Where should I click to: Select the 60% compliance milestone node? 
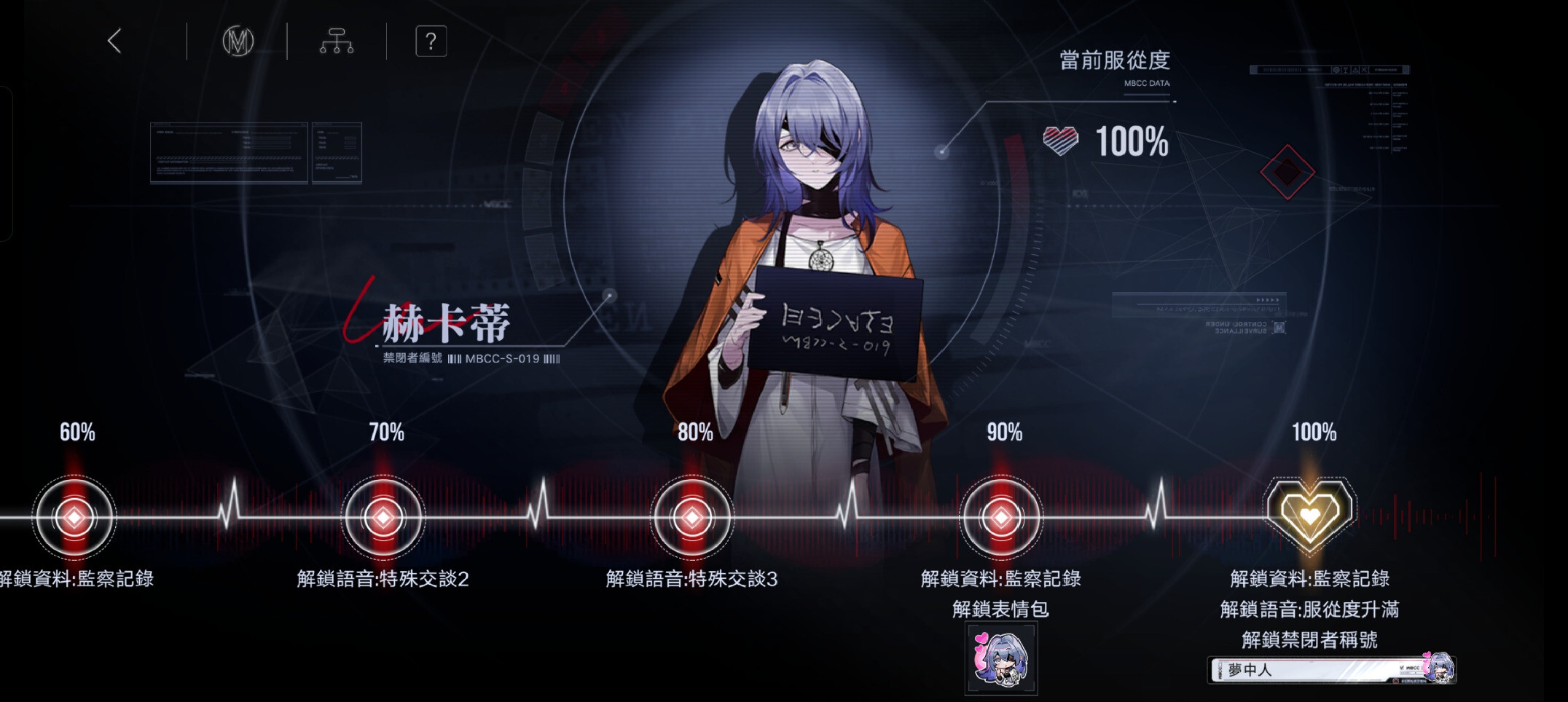[x=74, y=518]
